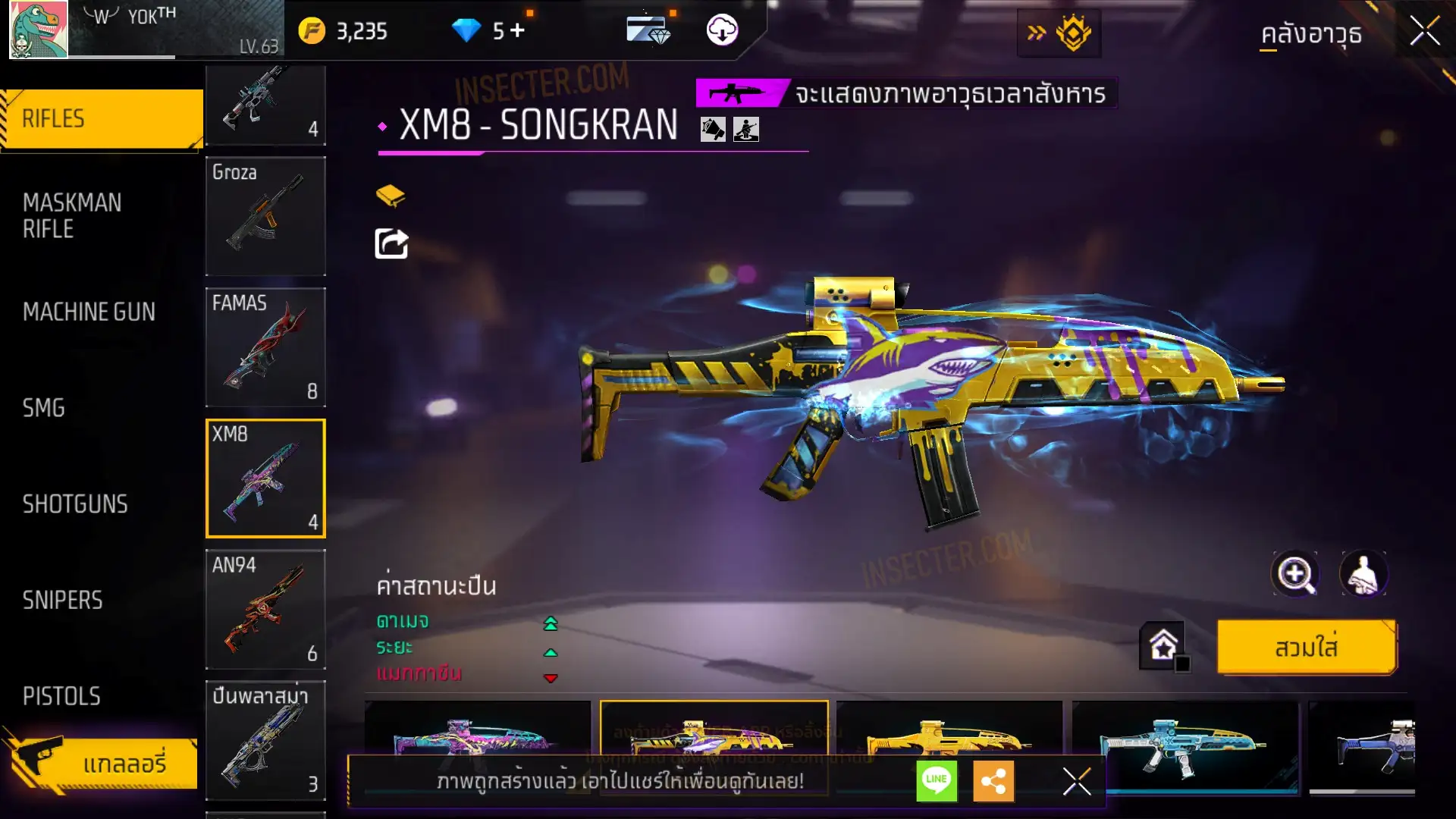
Task: Select the XM8 weapon tile
Action: 265,479
